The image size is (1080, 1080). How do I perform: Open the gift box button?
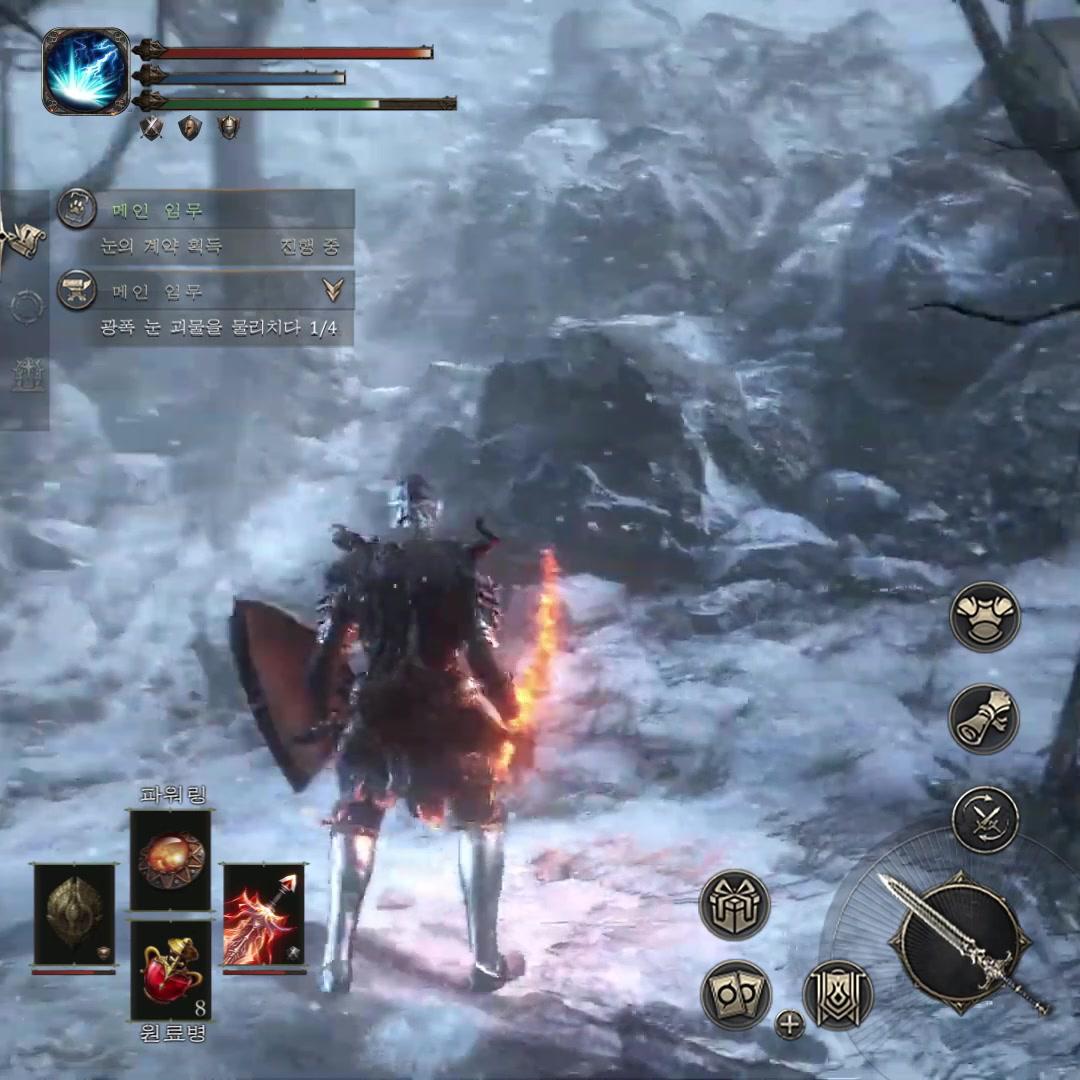pos(735,905)
